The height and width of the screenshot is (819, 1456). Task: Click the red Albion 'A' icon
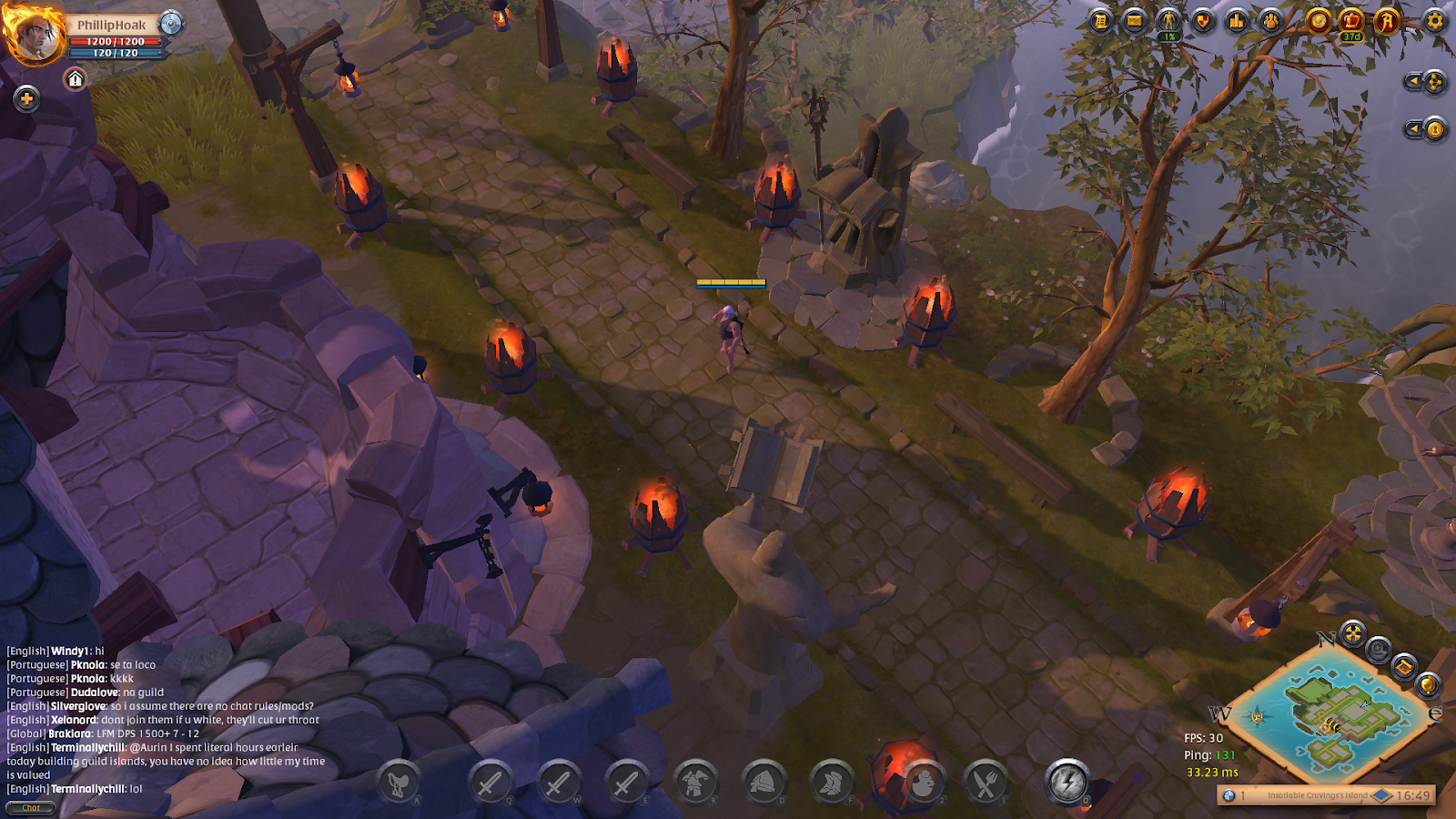[x=1387, y=20]
